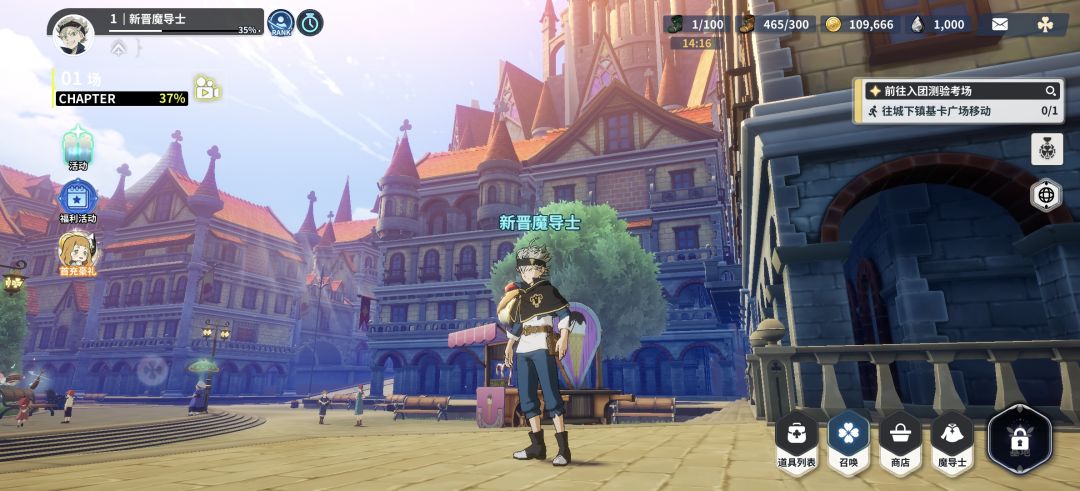Screen dimensions: 1080x491
Task: Select the gold coin currency counter
Action: click(859, 24)
